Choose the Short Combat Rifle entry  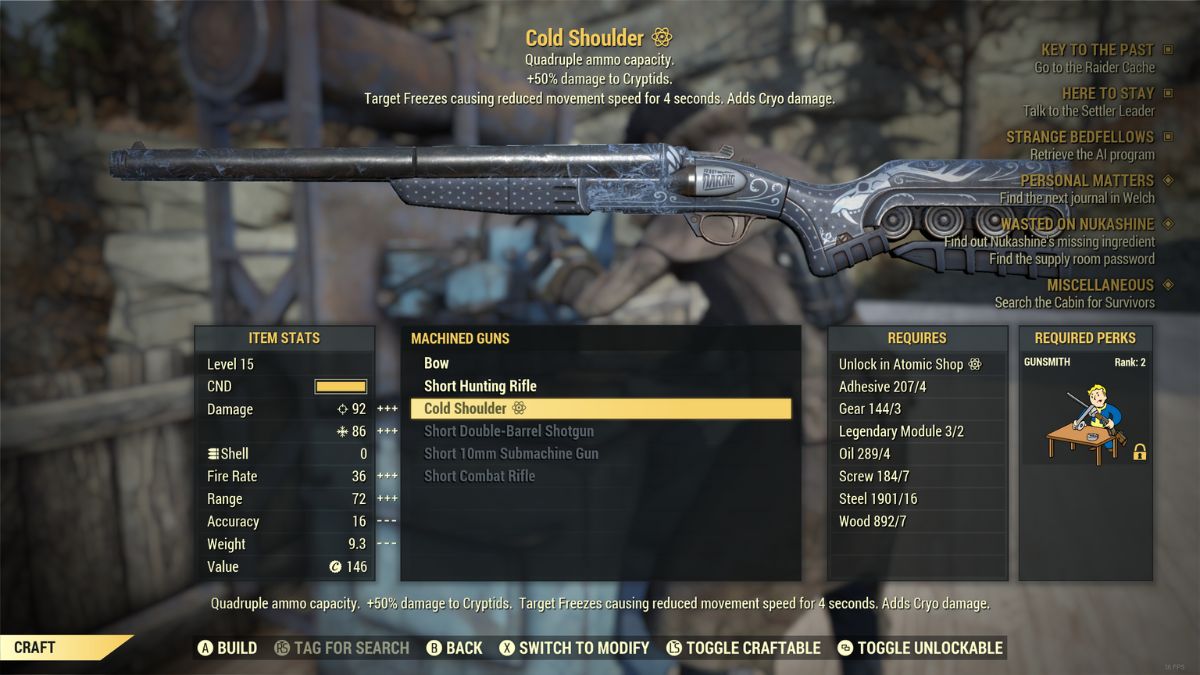coord(479,476)
